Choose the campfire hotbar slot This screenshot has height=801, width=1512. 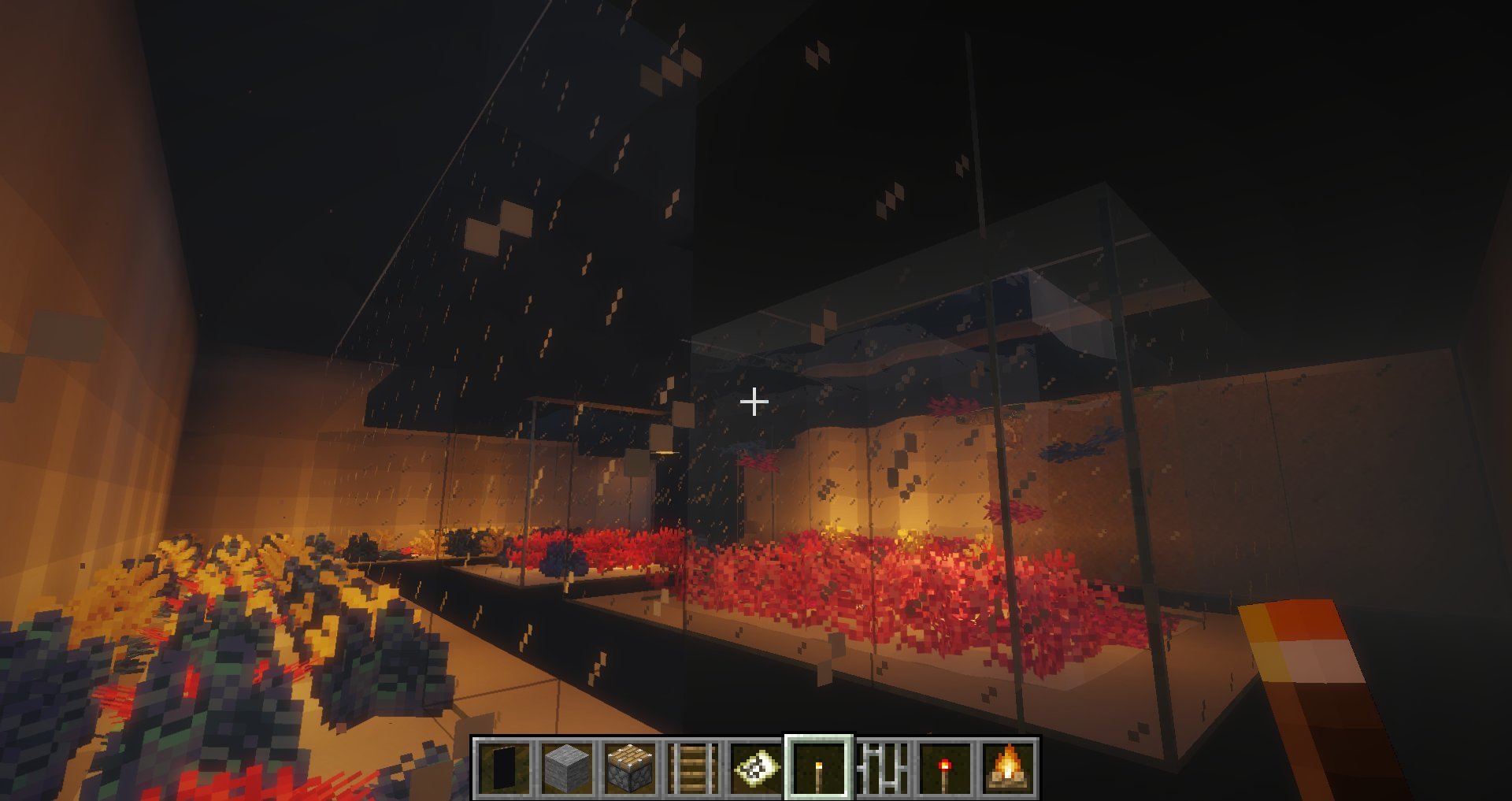click(1008, 768)
